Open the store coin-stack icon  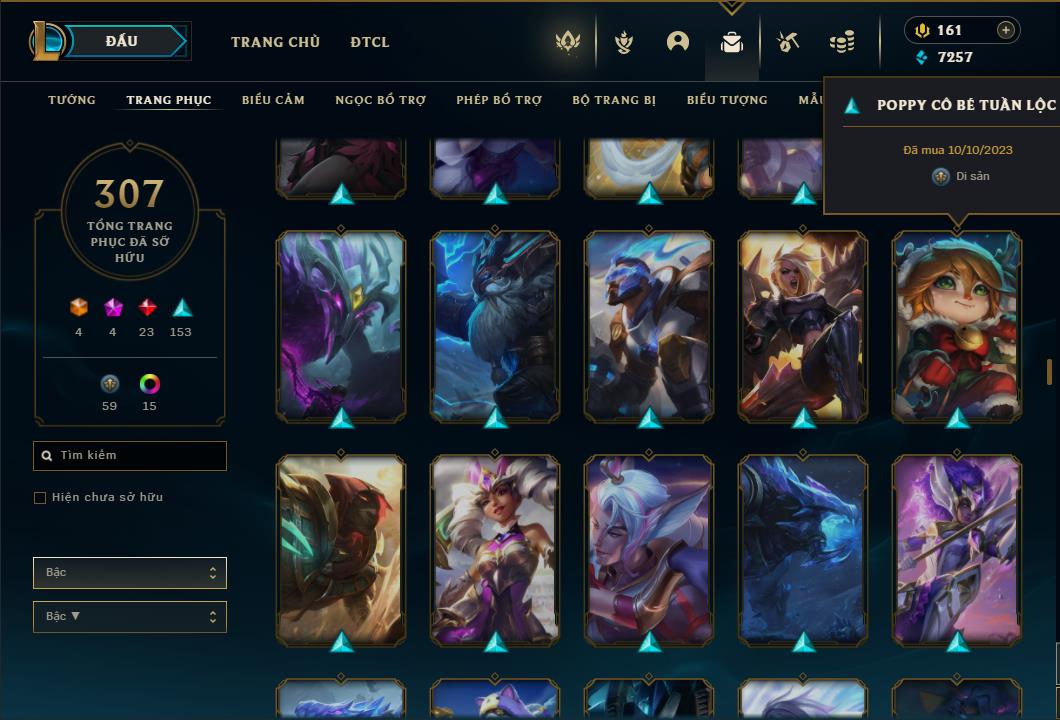click(842, 42)
